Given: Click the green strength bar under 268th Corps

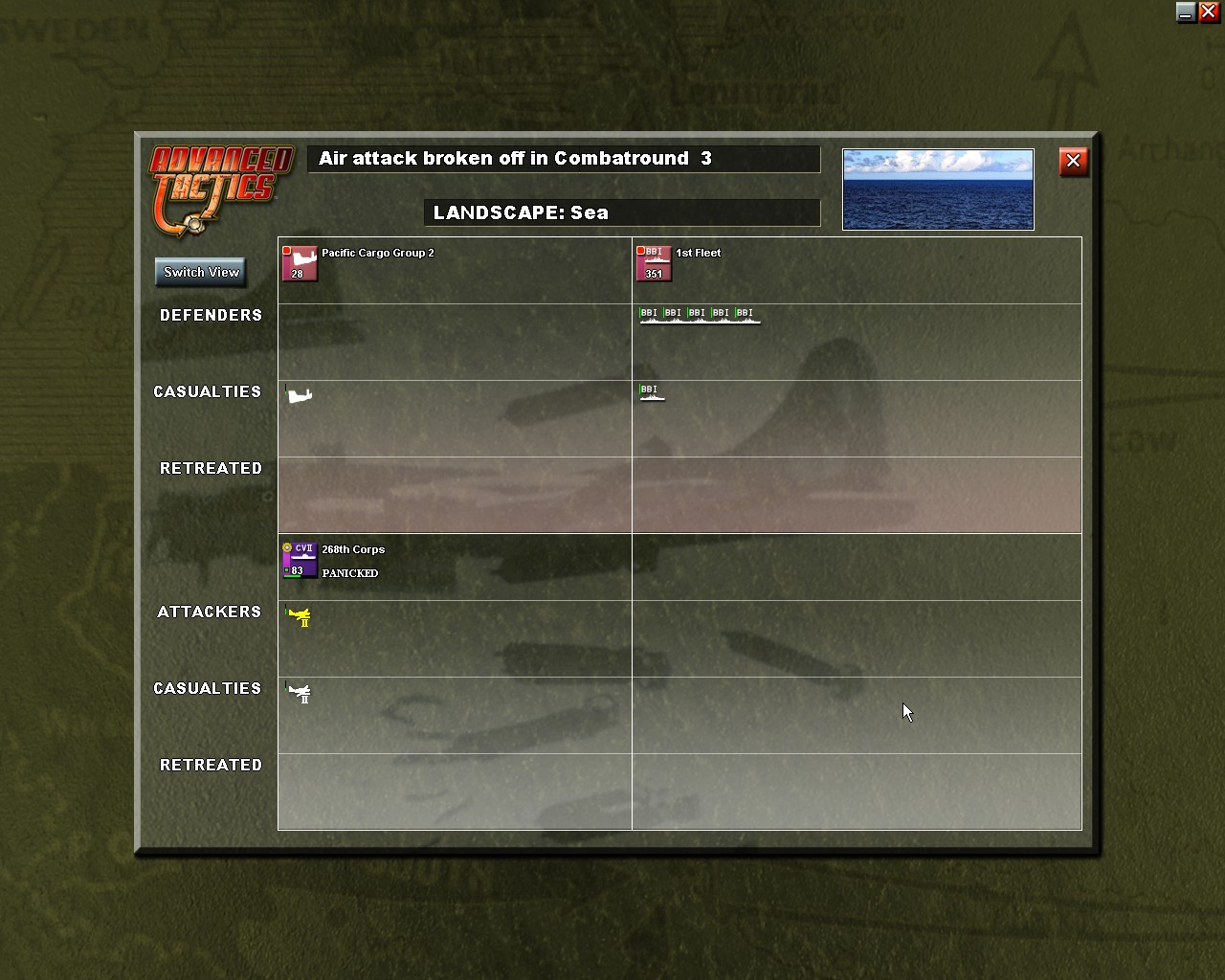Looking at the screenshot, I should pyautogui.click(x=290, y=575).
